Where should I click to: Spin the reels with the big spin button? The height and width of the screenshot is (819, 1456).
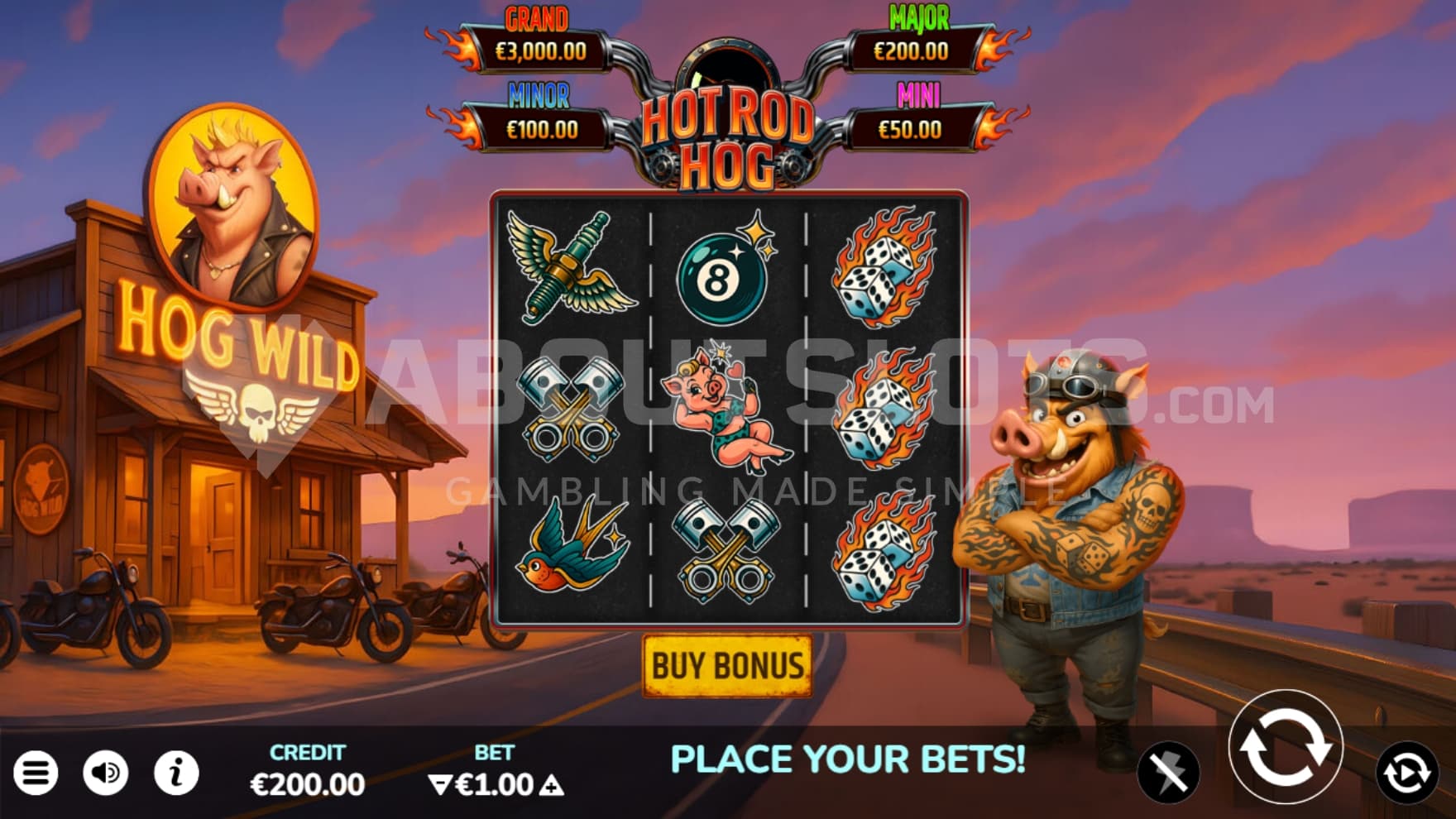point(1285,747)
